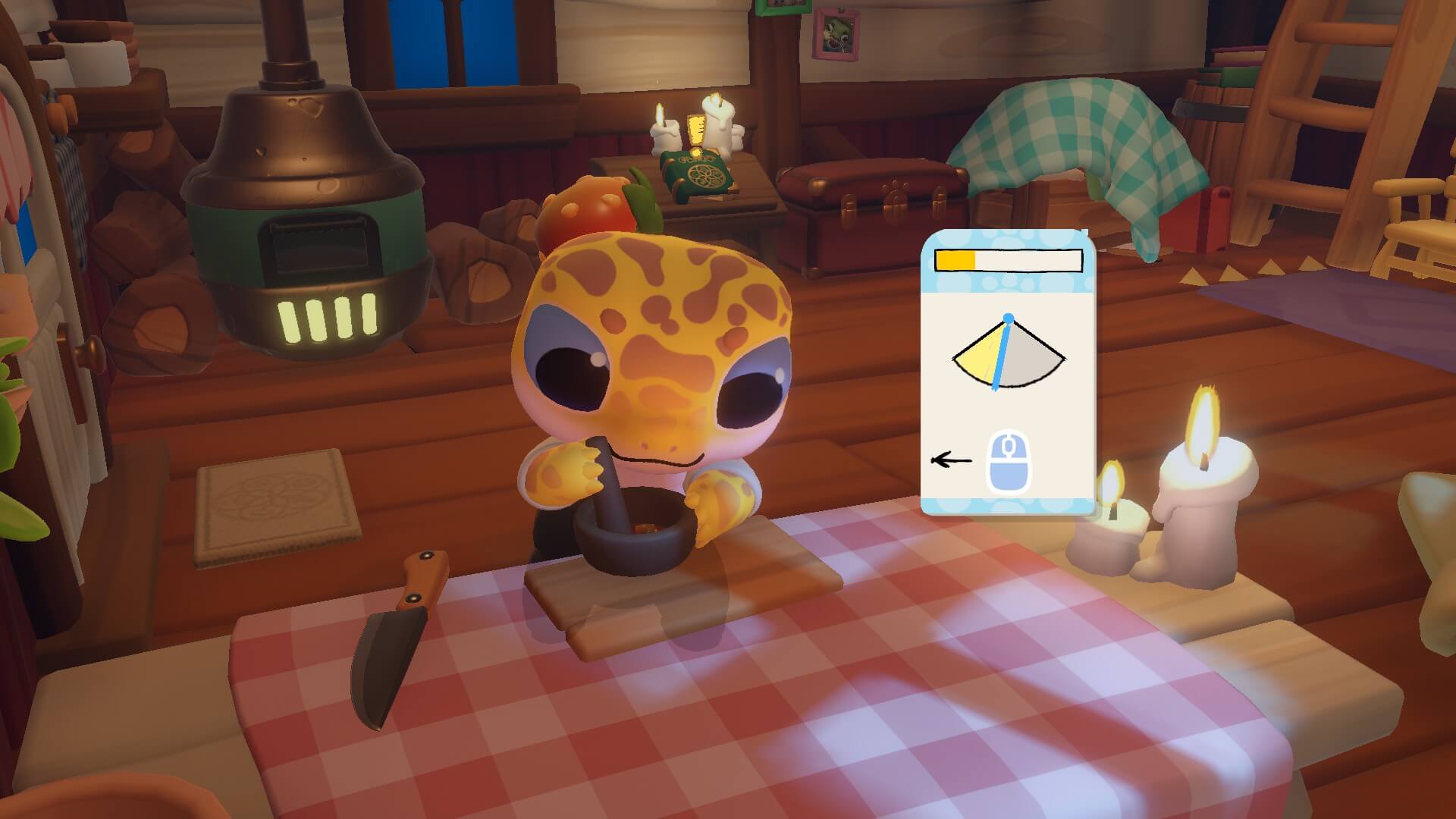Click the yellow progress bar on the card
The height and width of the screenshot is (819, 1456).
[x=957, y=260]
